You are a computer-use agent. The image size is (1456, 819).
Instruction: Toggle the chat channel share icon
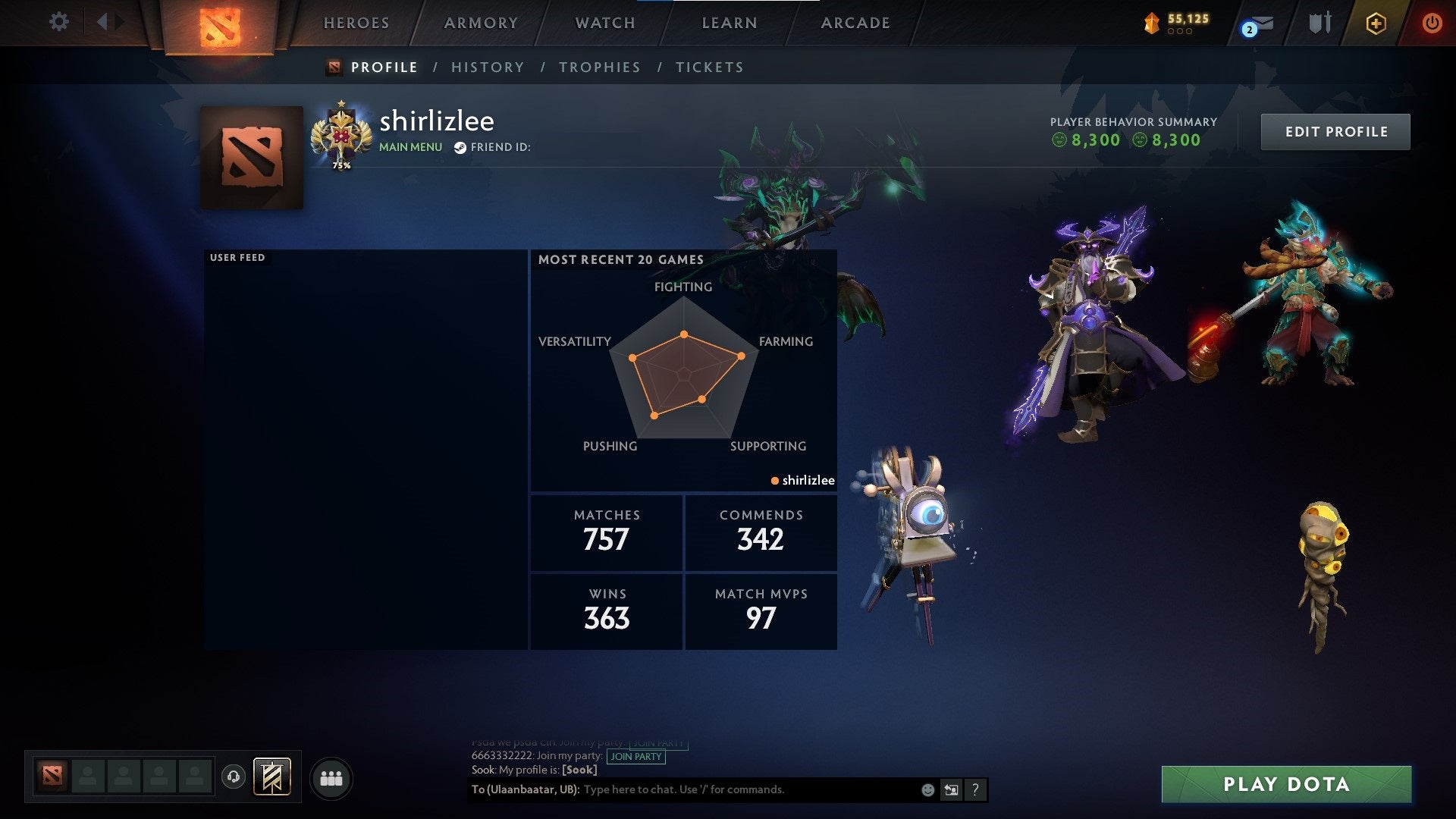[951, 789]
